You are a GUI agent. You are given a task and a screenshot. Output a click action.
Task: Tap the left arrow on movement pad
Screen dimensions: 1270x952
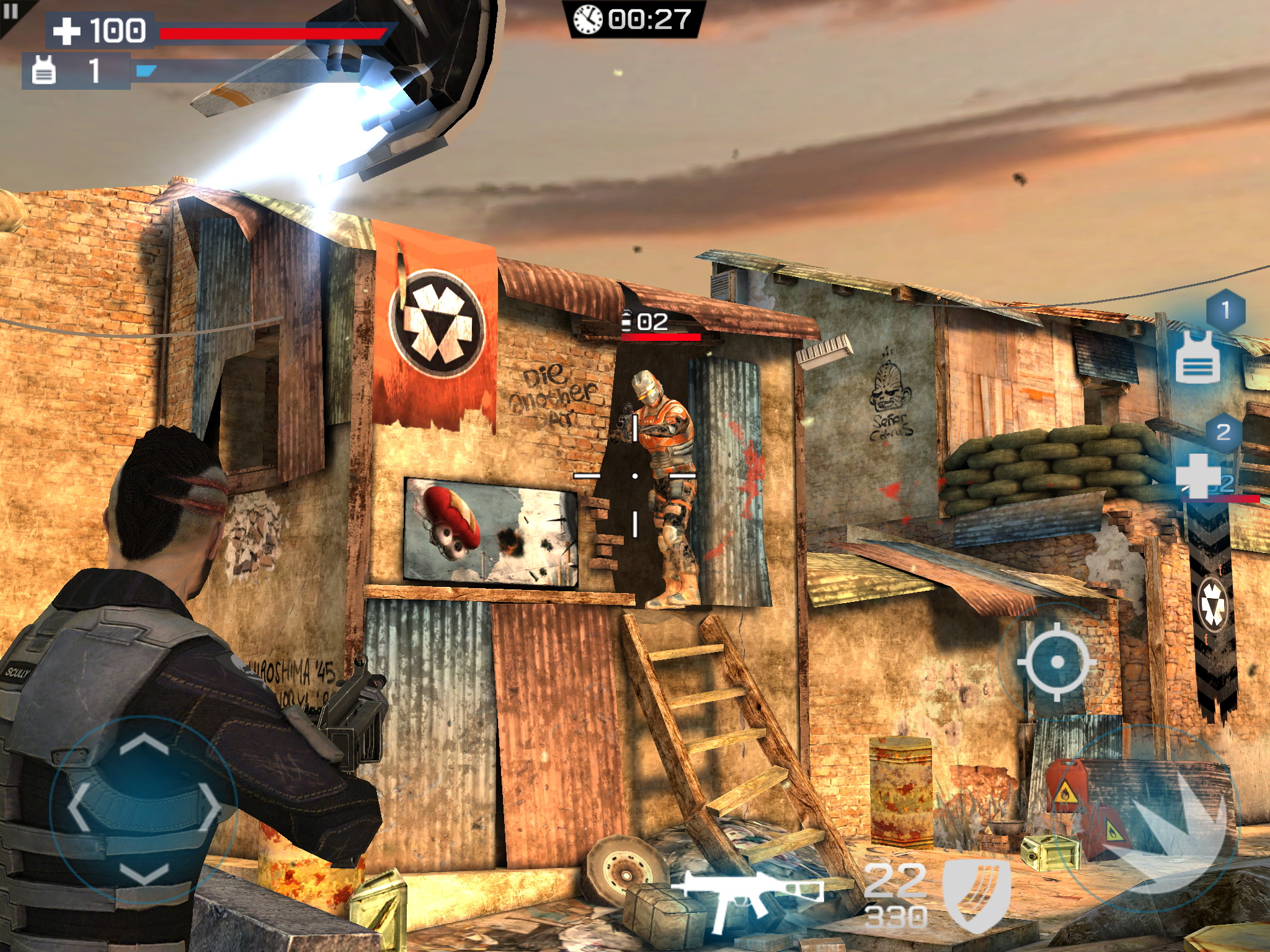coord(78,808)
